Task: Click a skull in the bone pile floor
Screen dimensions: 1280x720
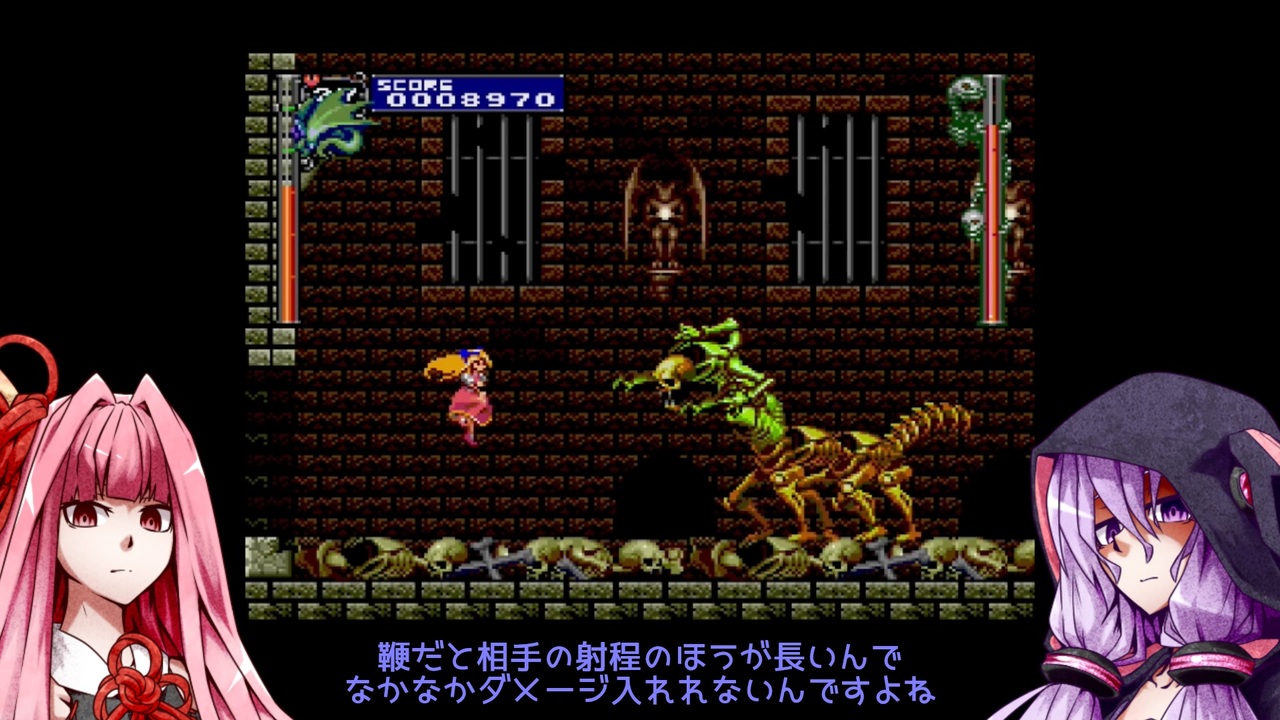Action: [x=450, y=554]
